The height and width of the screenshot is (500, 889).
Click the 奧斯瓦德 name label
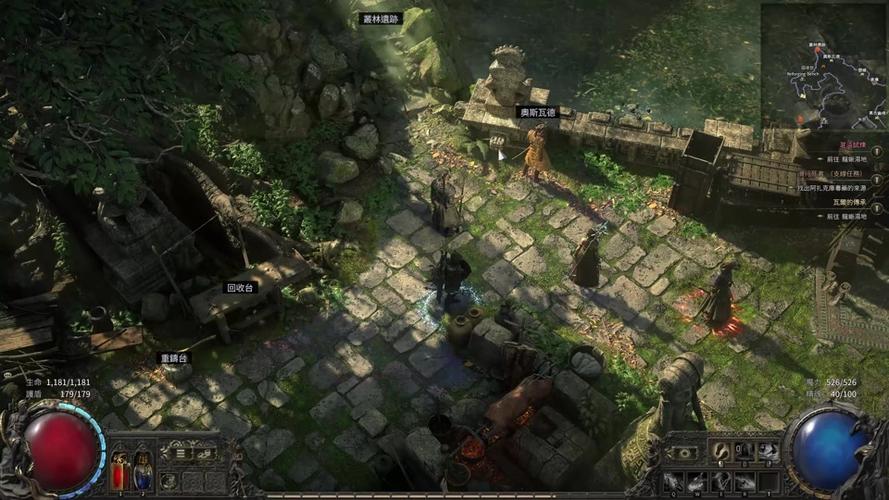tap(535, 113)
